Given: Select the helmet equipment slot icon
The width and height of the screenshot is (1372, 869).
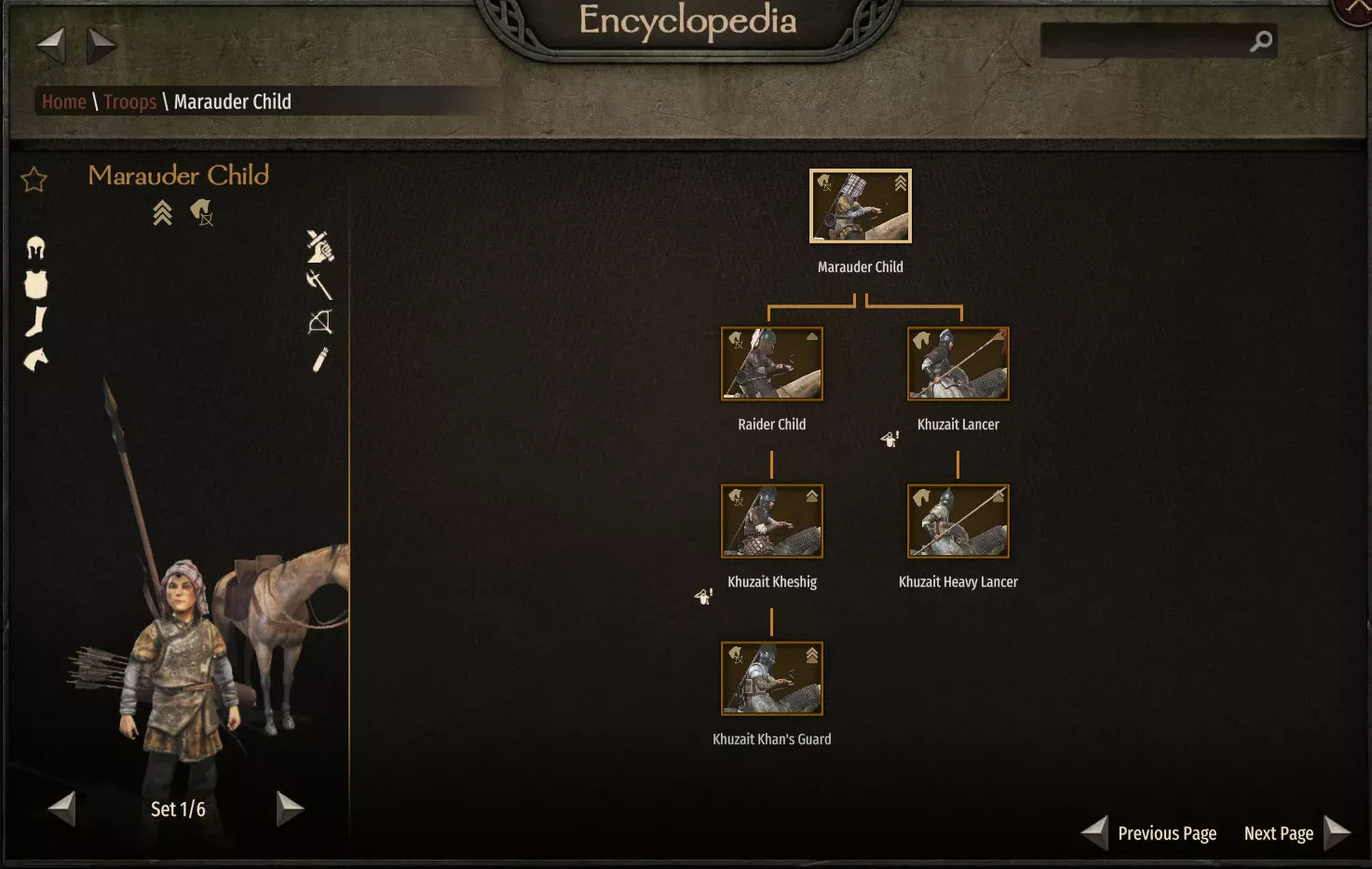Looking at the screenshot, I should tap(35, 247).
